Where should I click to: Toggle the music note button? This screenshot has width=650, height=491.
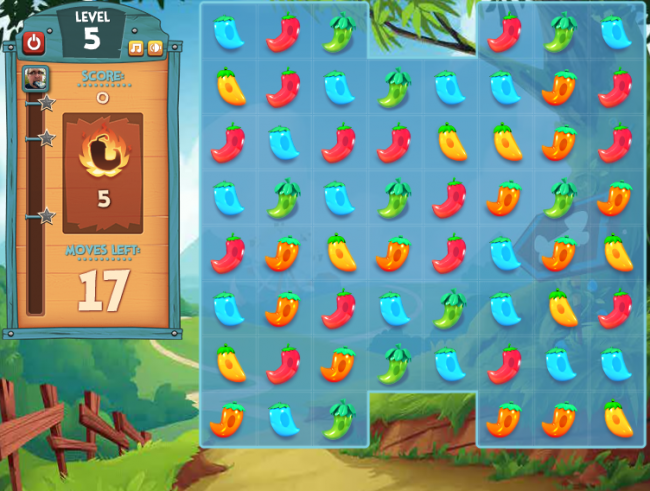(136, 47)
